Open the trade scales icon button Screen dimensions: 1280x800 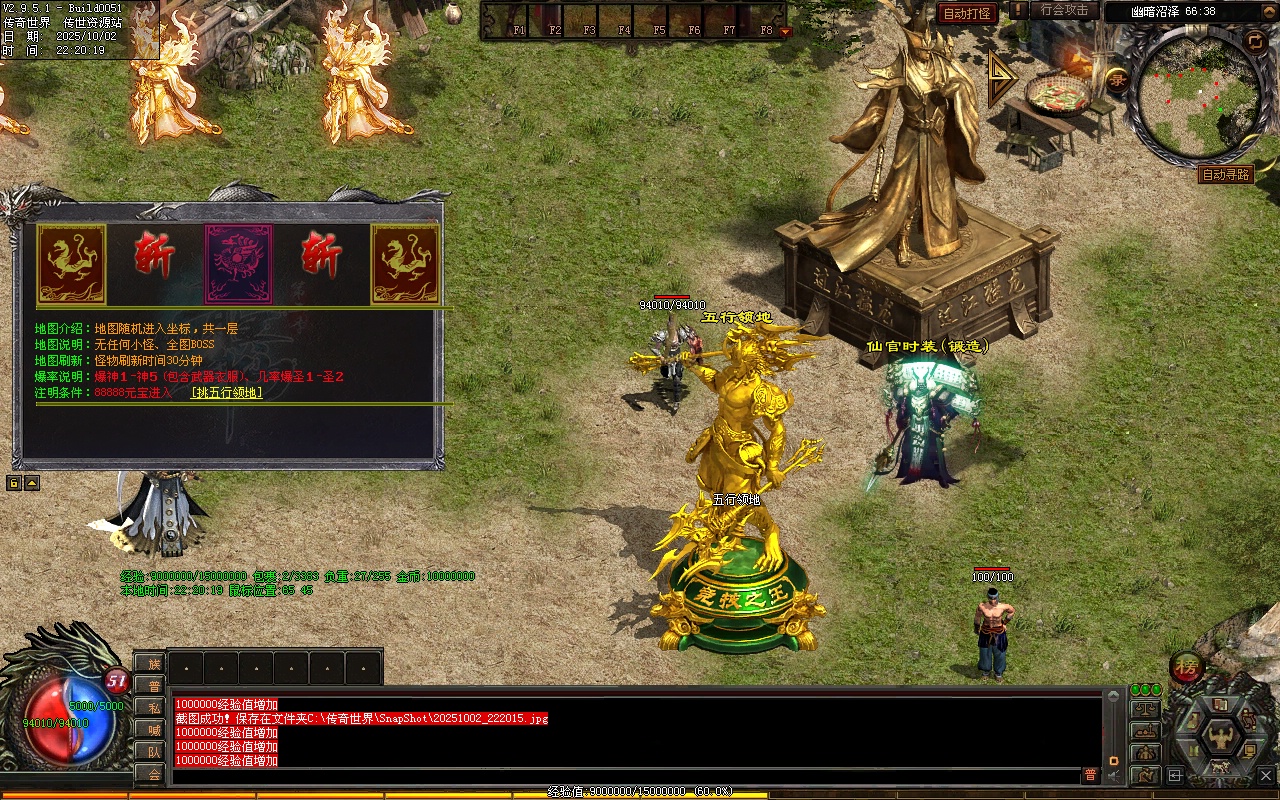click(1145, 709)
